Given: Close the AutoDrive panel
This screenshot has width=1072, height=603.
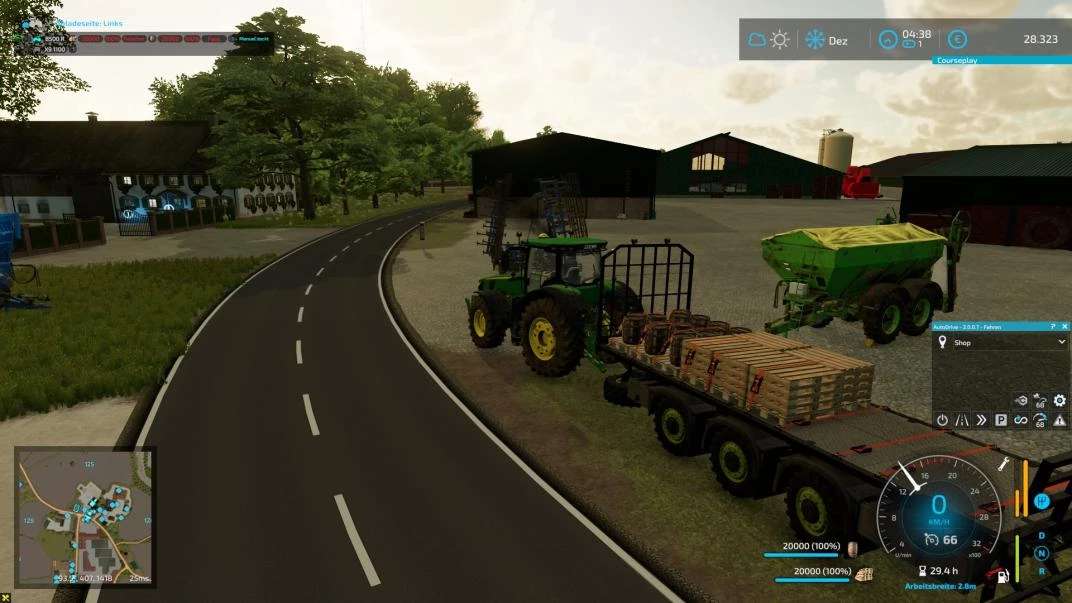Looking at the screenshot, I should [1064, 326].
